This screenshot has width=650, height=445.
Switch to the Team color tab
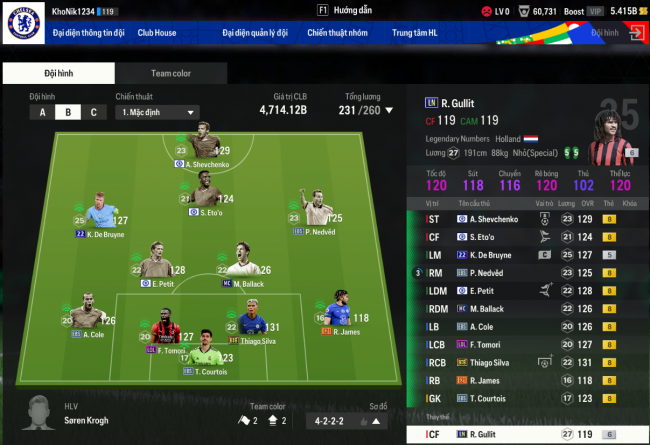click(171, 73)
